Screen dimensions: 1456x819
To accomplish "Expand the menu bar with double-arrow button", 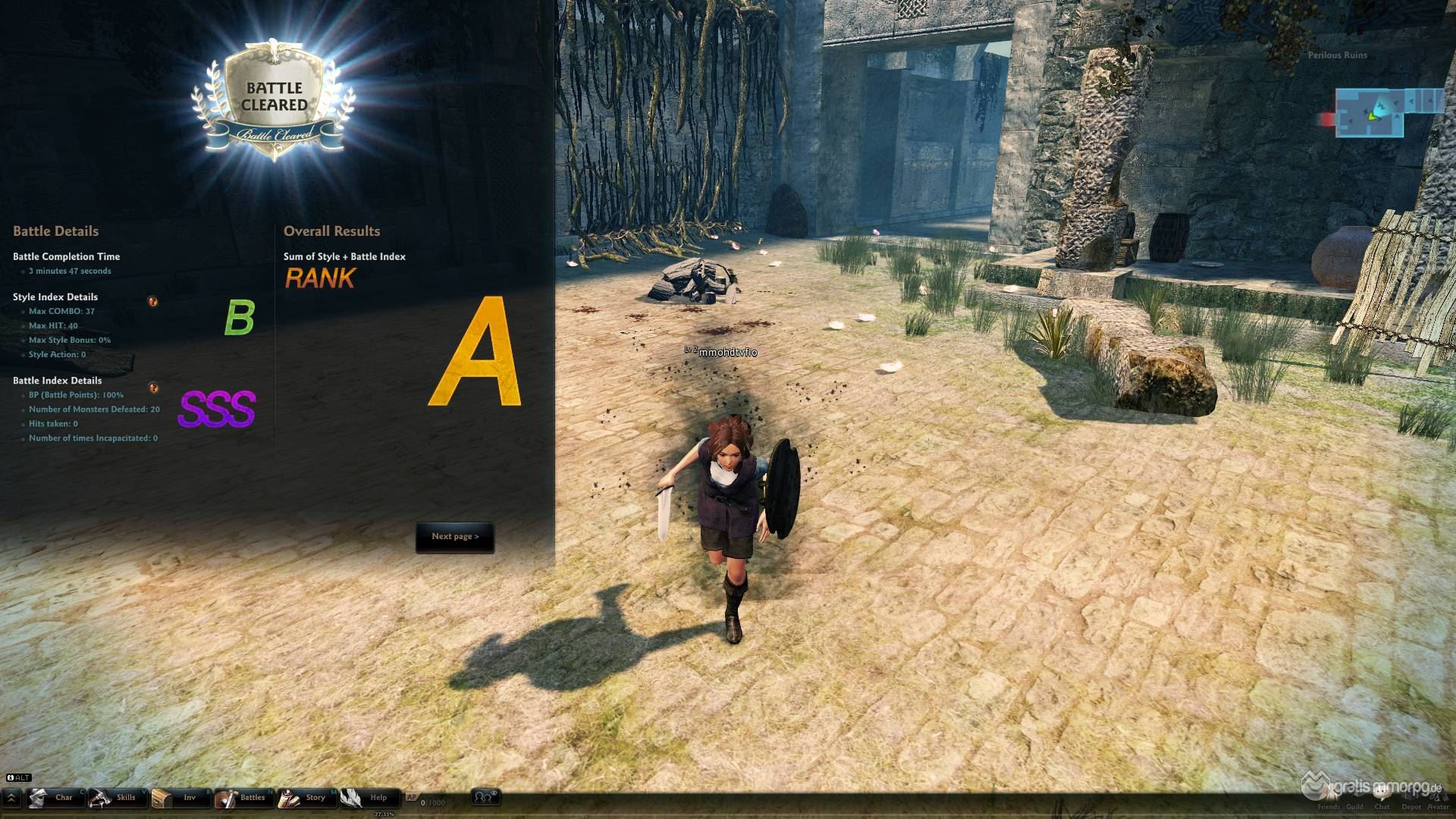I will click(x=11, y=798).
